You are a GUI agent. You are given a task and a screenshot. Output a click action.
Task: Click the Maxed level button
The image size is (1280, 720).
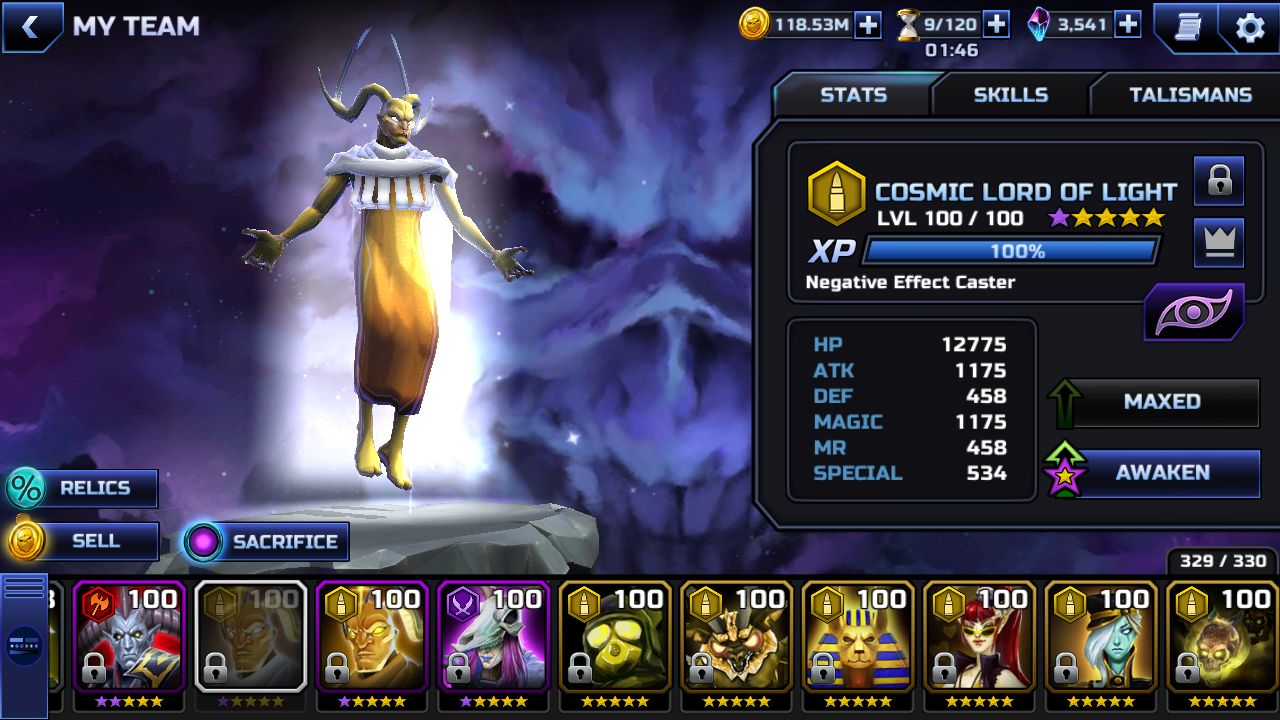pos(1160,402)
